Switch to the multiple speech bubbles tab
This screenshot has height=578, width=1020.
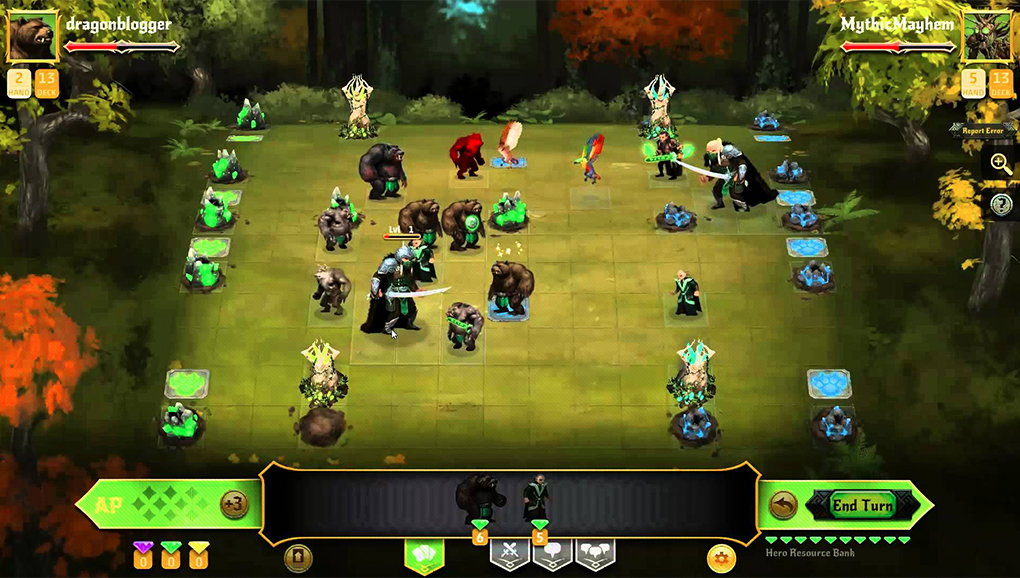[595, 552]
